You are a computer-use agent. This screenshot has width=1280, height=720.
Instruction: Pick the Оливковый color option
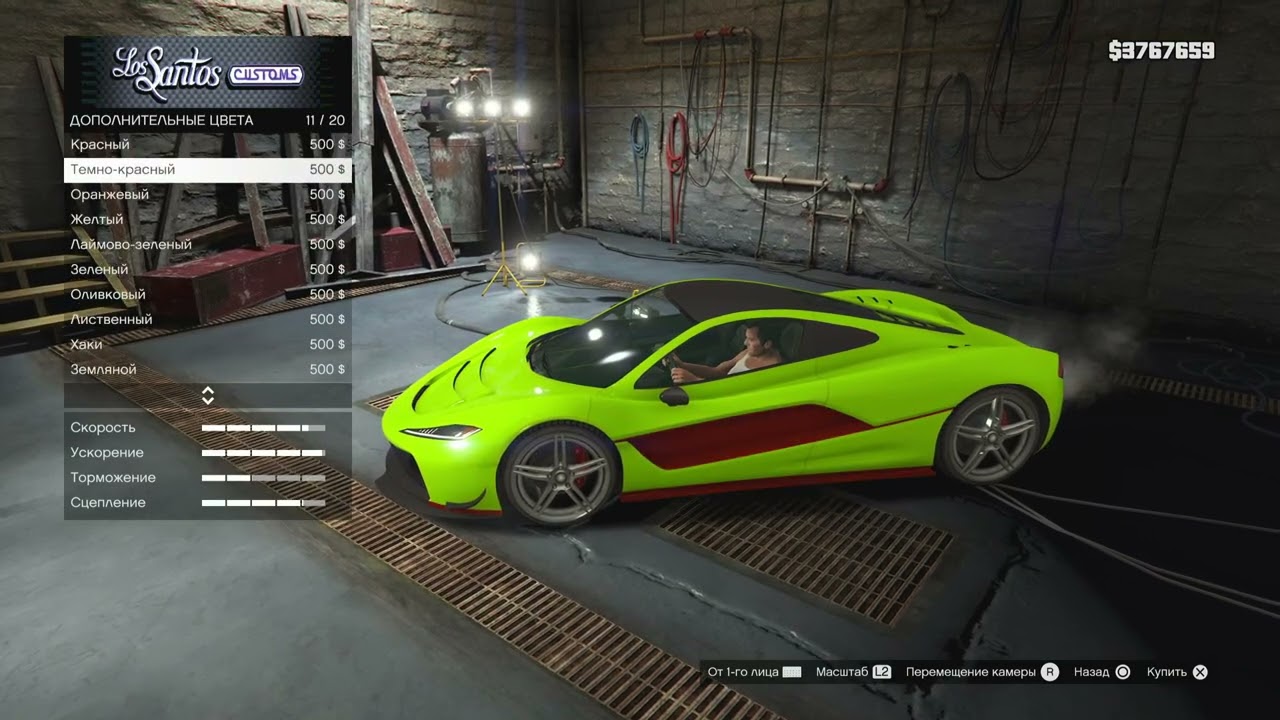coord(207,295)
